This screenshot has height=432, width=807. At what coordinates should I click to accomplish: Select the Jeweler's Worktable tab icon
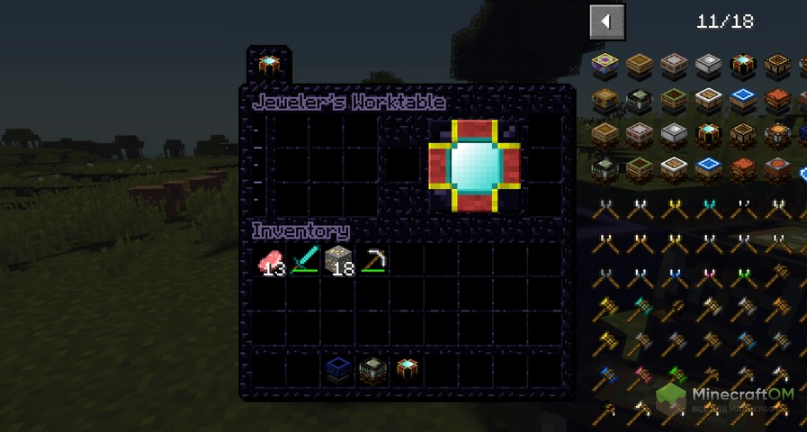268,66
